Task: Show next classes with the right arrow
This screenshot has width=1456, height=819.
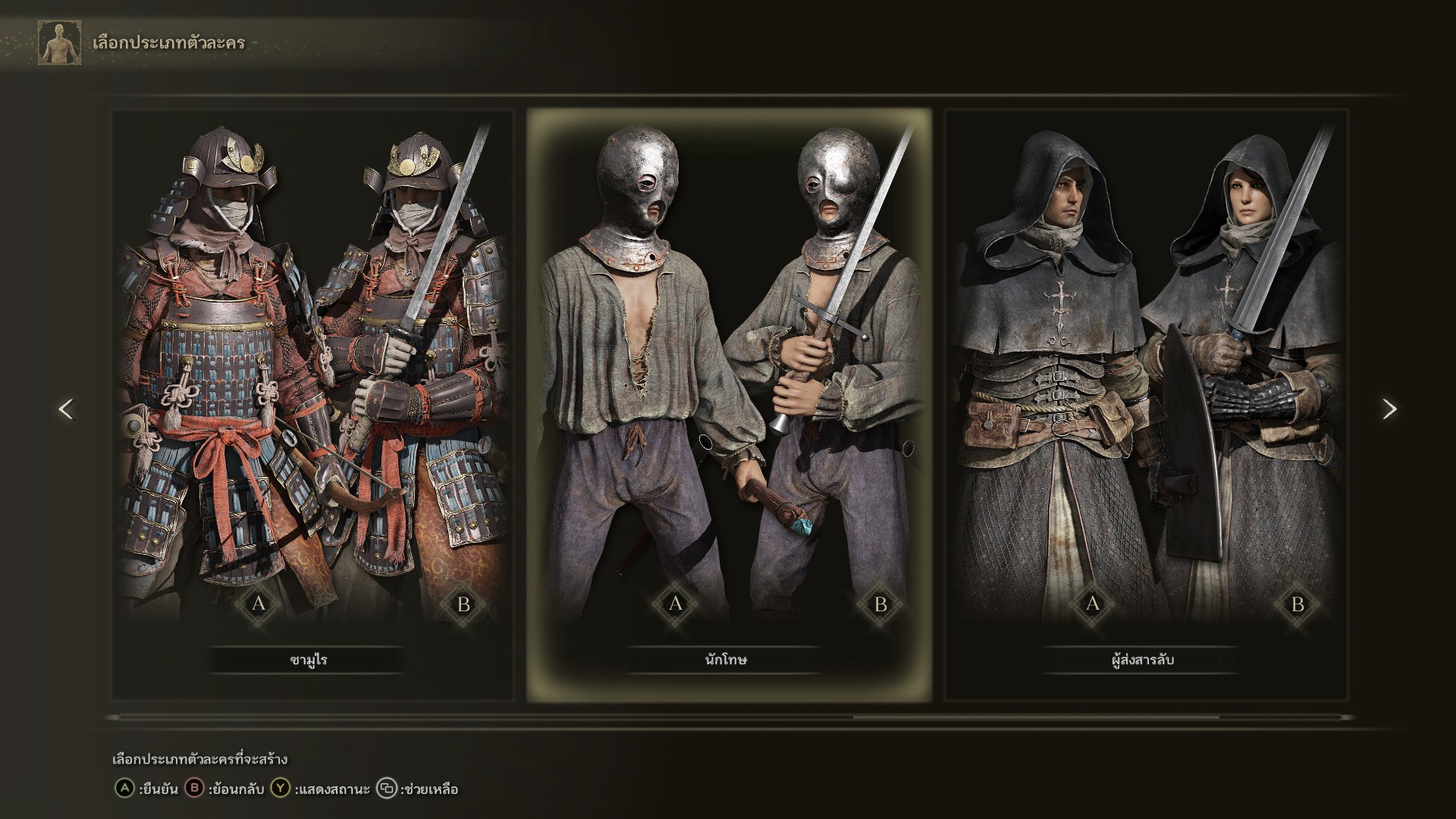Action: point(1389,409)
